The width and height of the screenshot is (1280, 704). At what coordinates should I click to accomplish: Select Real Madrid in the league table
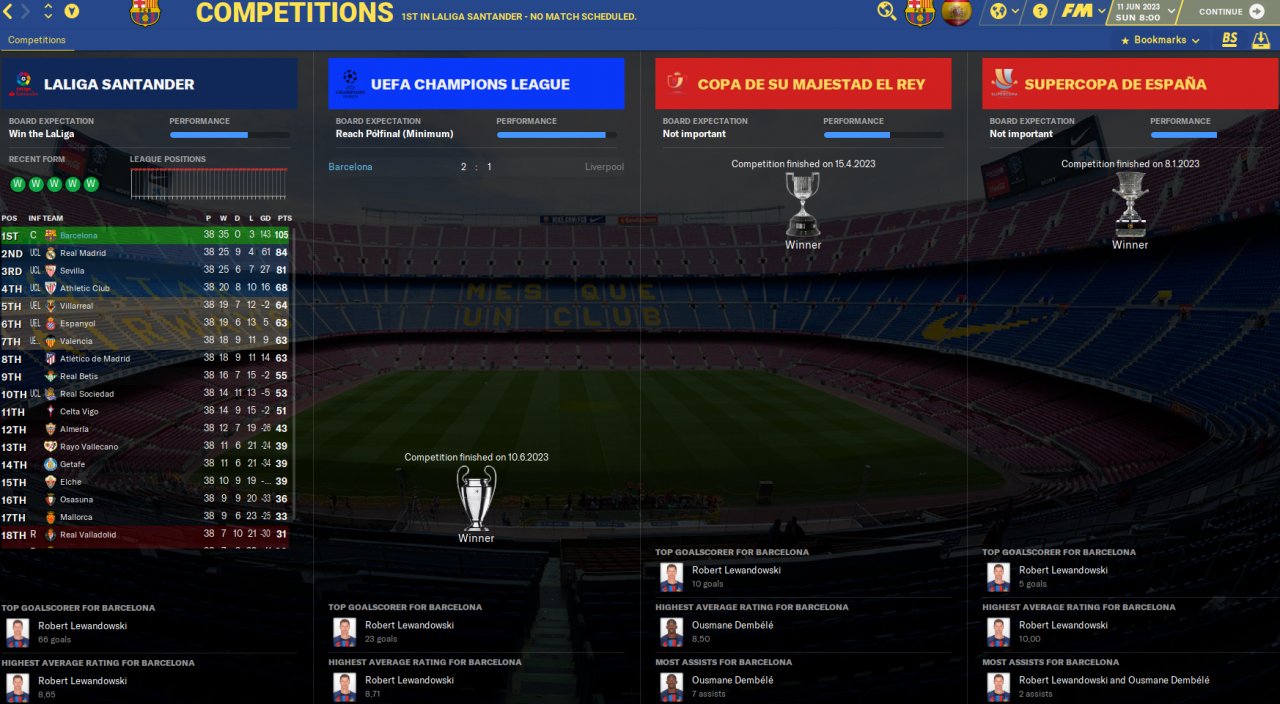click(83, 253)
